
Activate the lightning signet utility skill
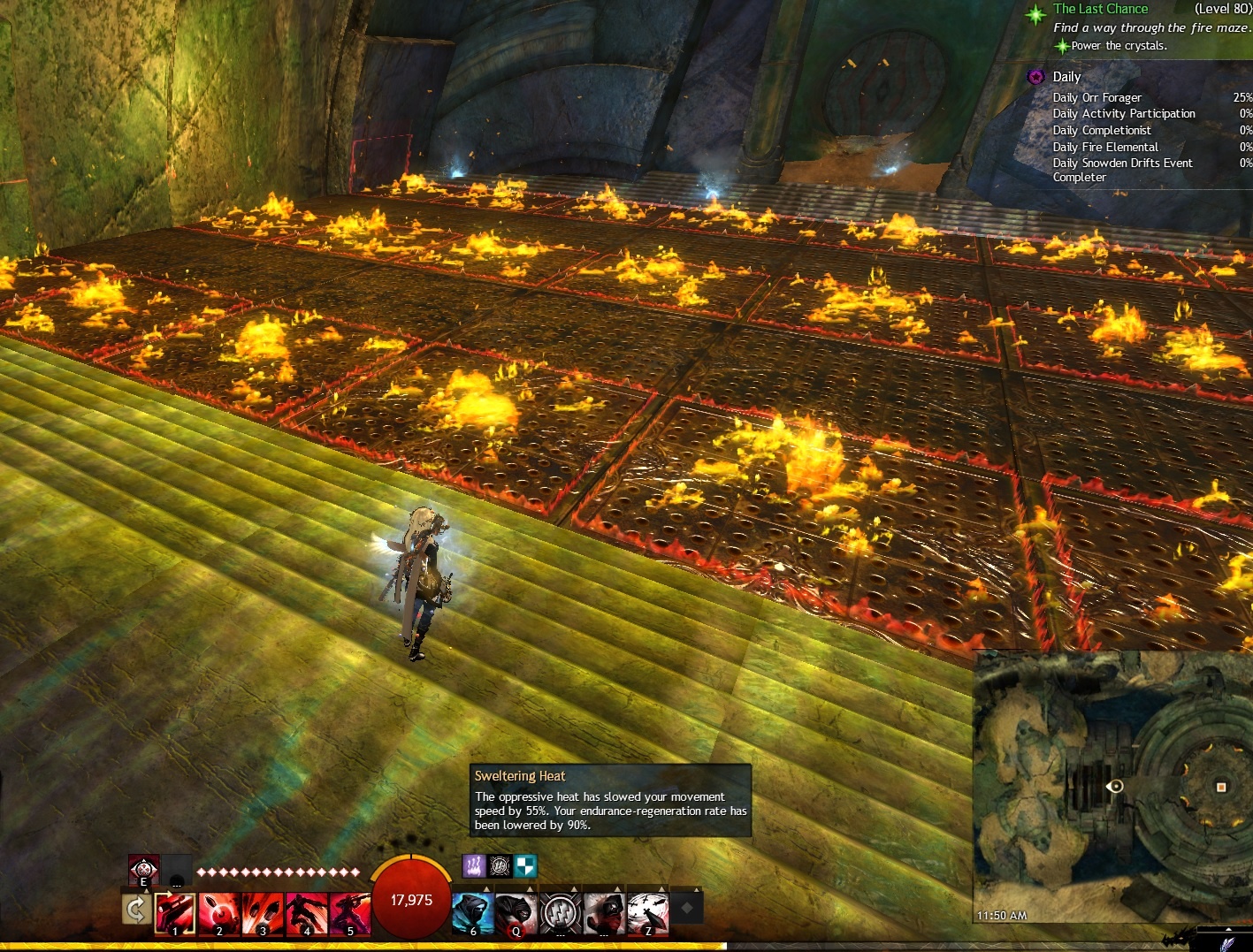point(560,912)
